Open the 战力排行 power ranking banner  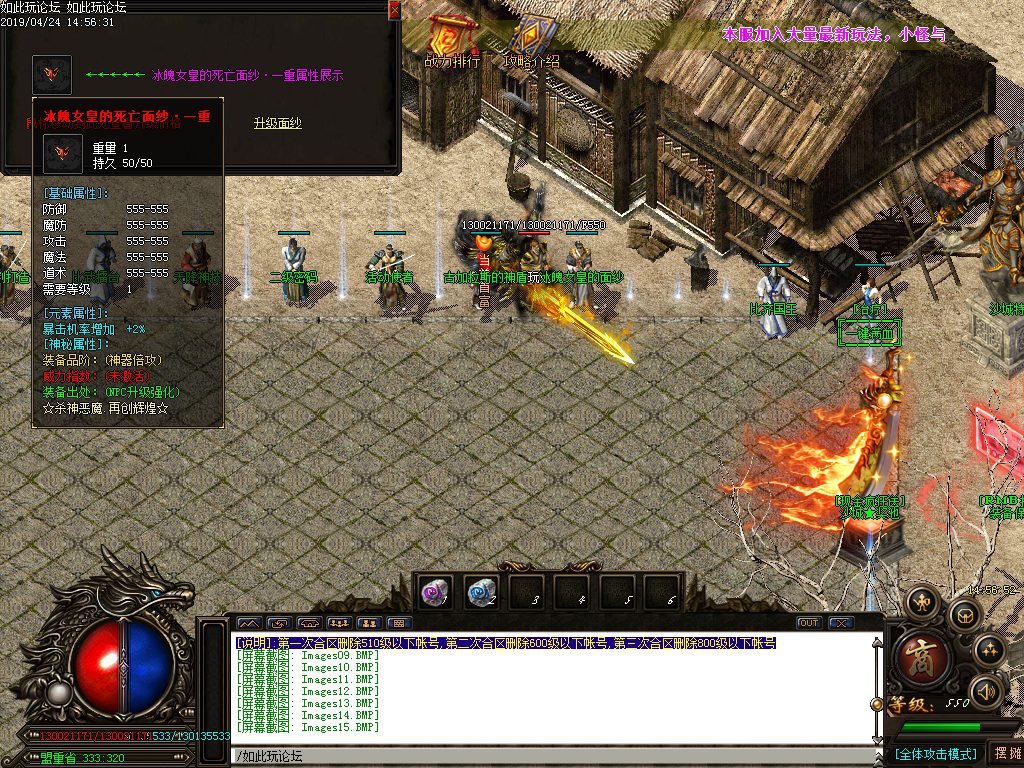452,40
